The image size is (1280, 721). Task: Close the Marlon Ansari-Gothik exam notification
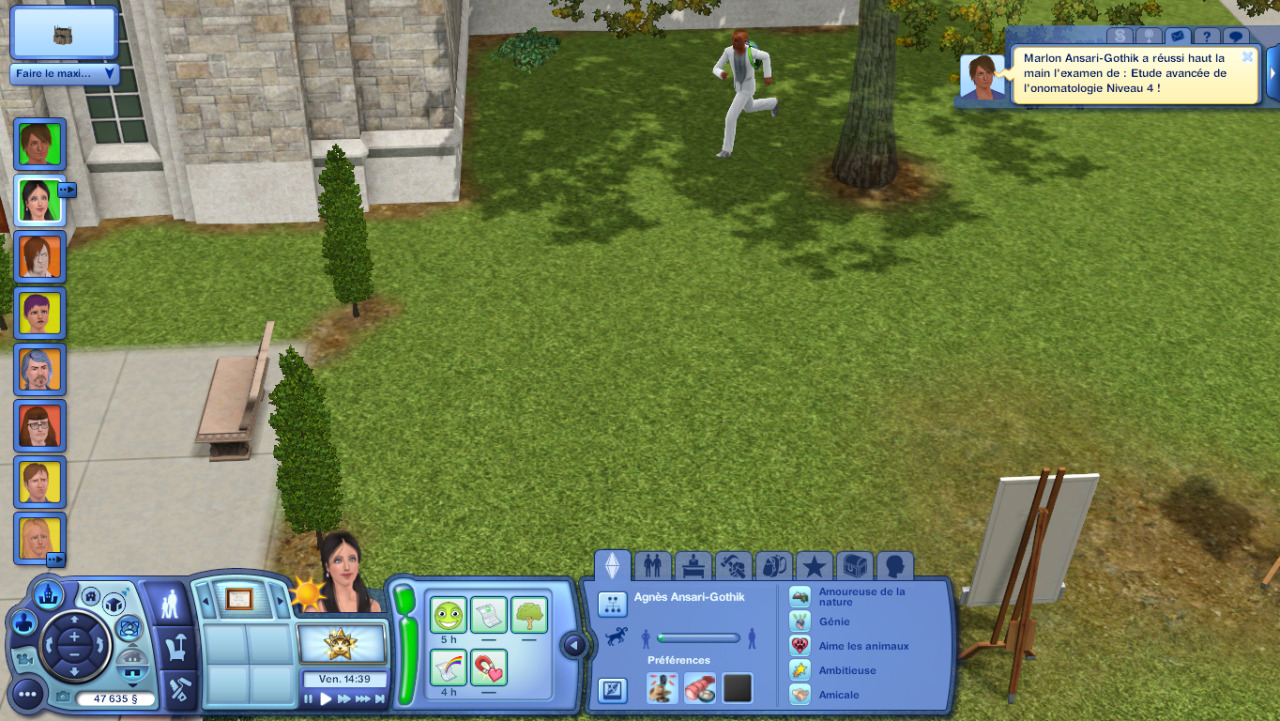pyautogui.click(x=1247, y=57)
